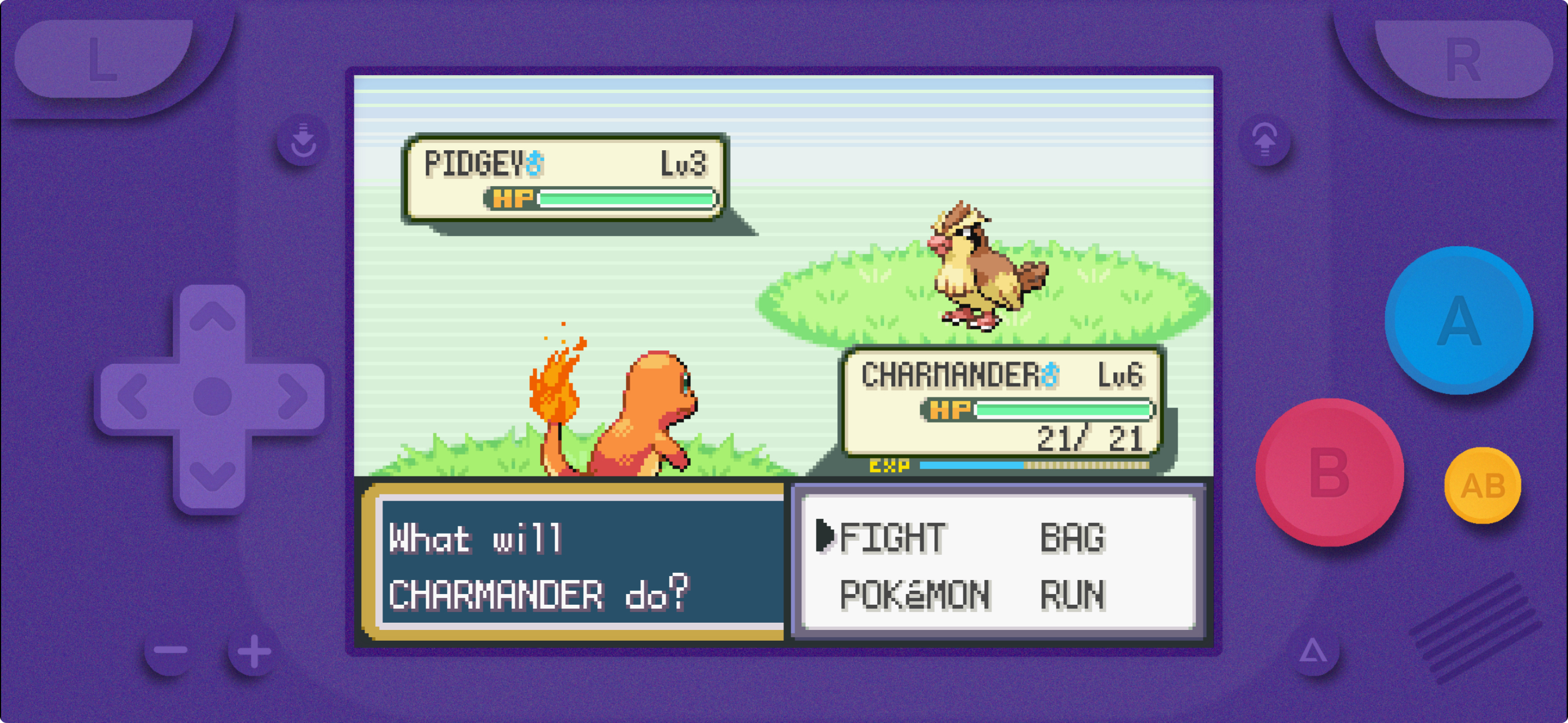Image resolution: width=1568 pixels, height=723 pixels.
Task: Click the plus button on the emulator
Action: pyautogui.click(x=254, y=651)
